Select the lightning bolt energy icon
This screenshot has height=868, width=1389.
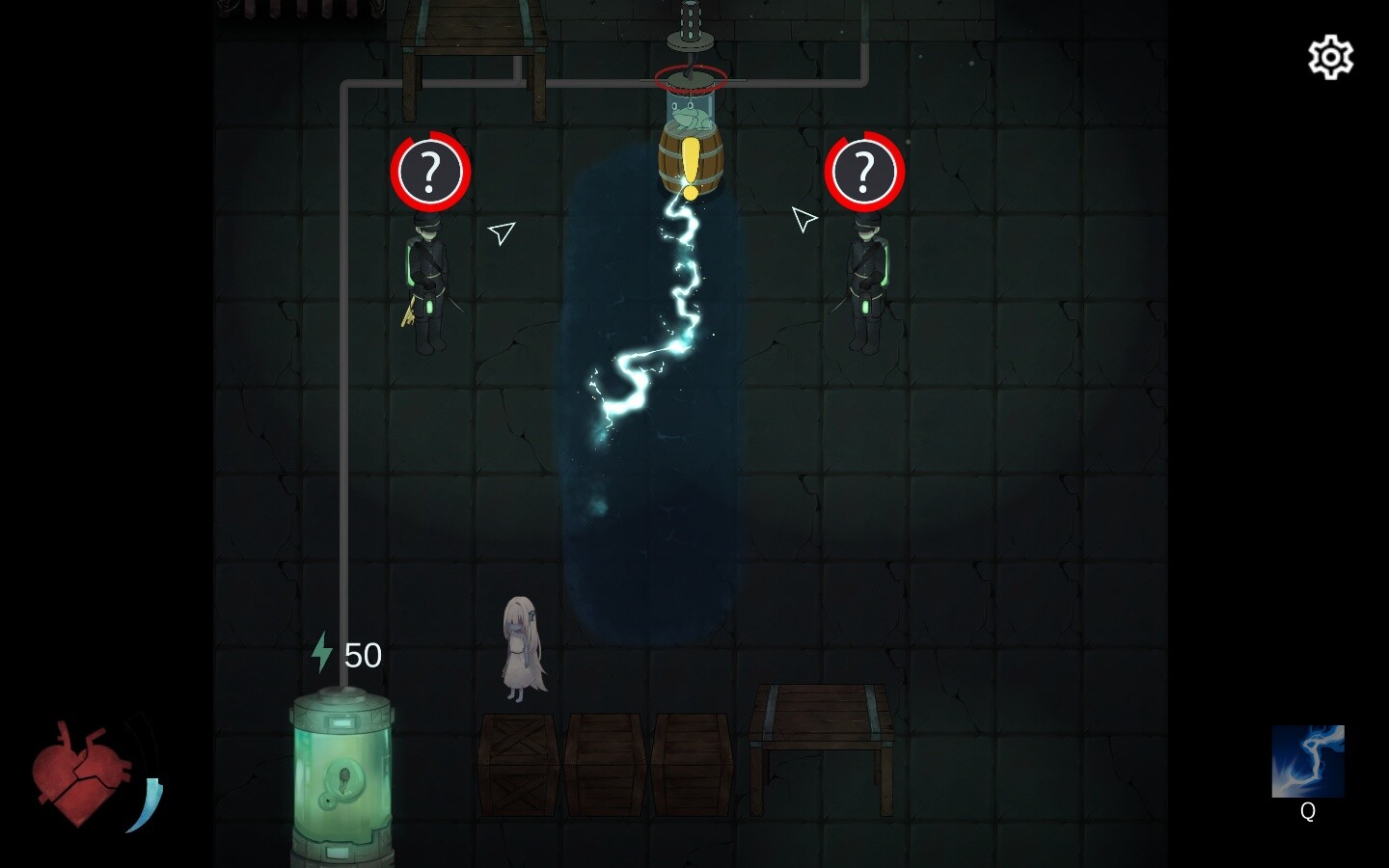pos(322,655)
